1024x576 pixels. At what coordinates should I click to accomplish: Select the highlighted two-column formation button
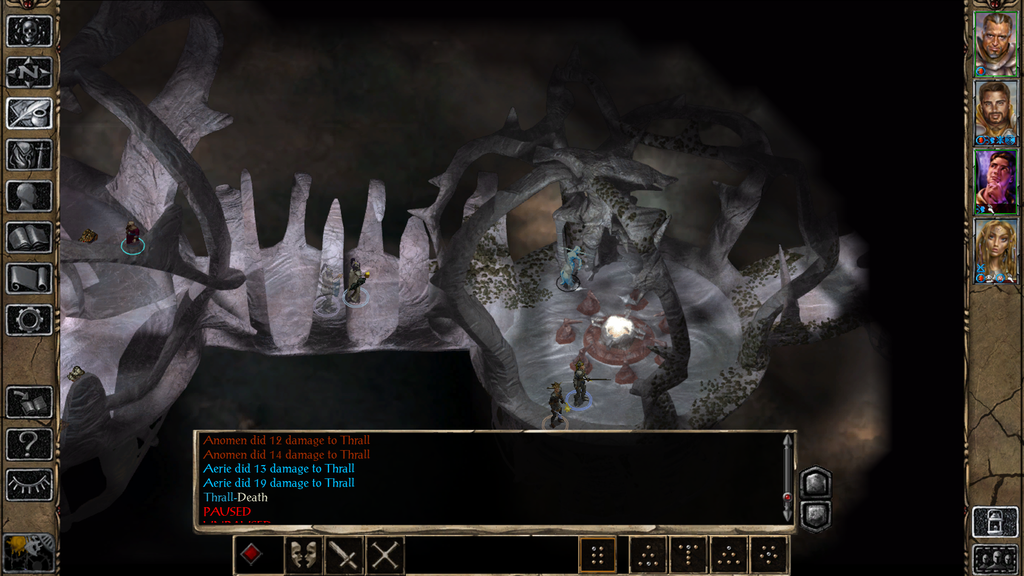(x=597, y=555)
